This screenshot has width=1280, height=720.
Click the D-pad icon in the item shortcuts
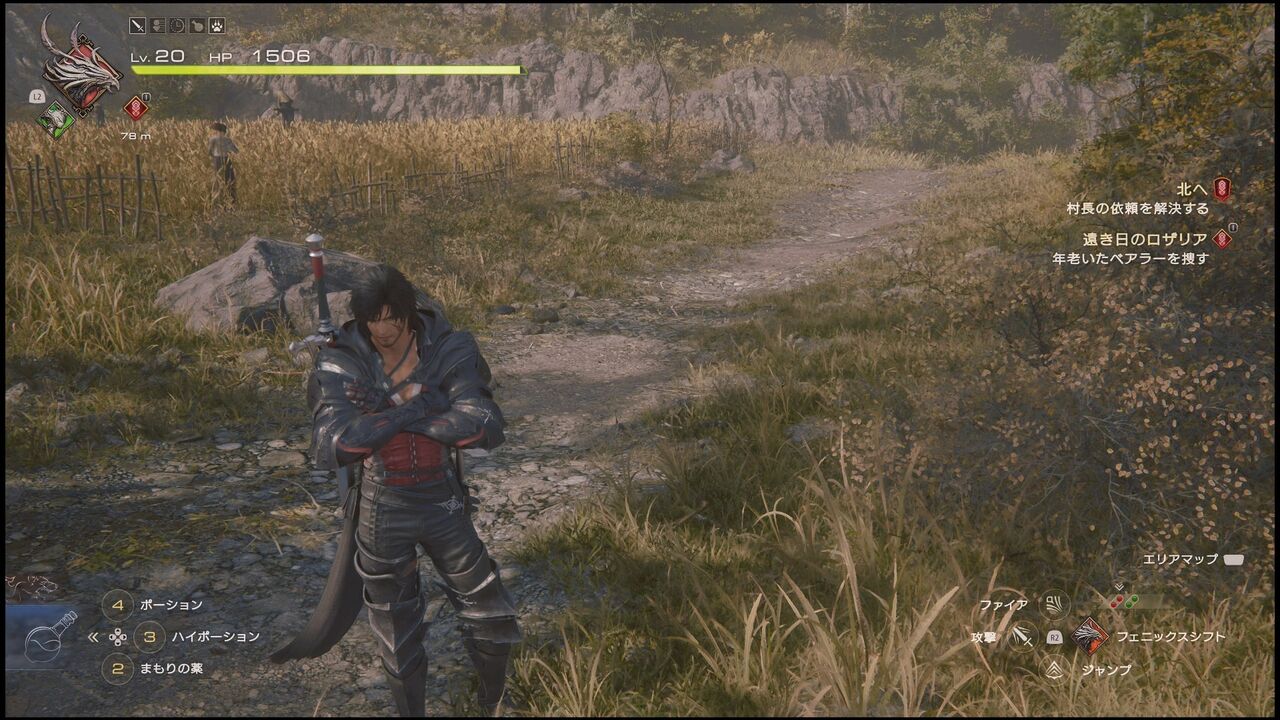tap(118, 637)
